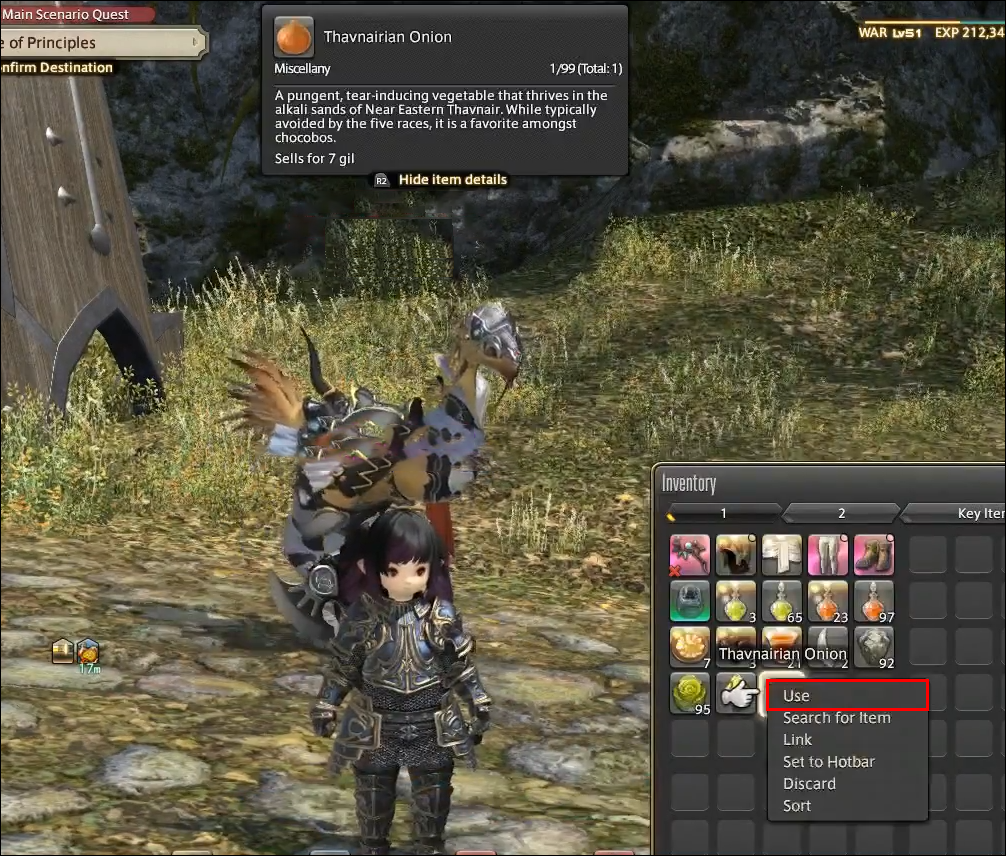1006x856 pixels.
Task: Discard the Thavnairian Onion
Action: tap(808, 784)
